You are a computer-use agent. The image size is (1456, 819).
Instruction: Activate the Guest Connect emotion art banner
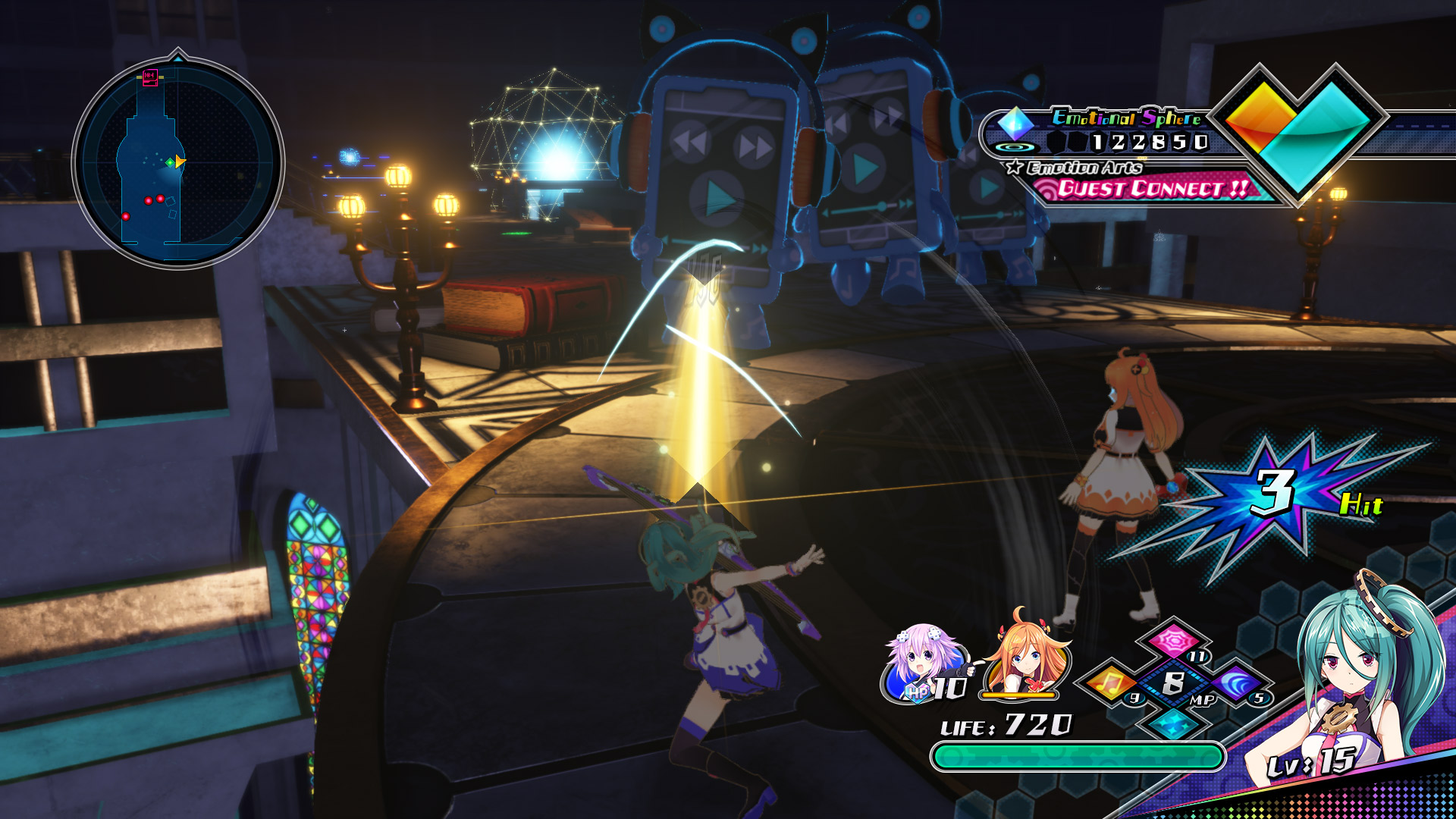1151,188
